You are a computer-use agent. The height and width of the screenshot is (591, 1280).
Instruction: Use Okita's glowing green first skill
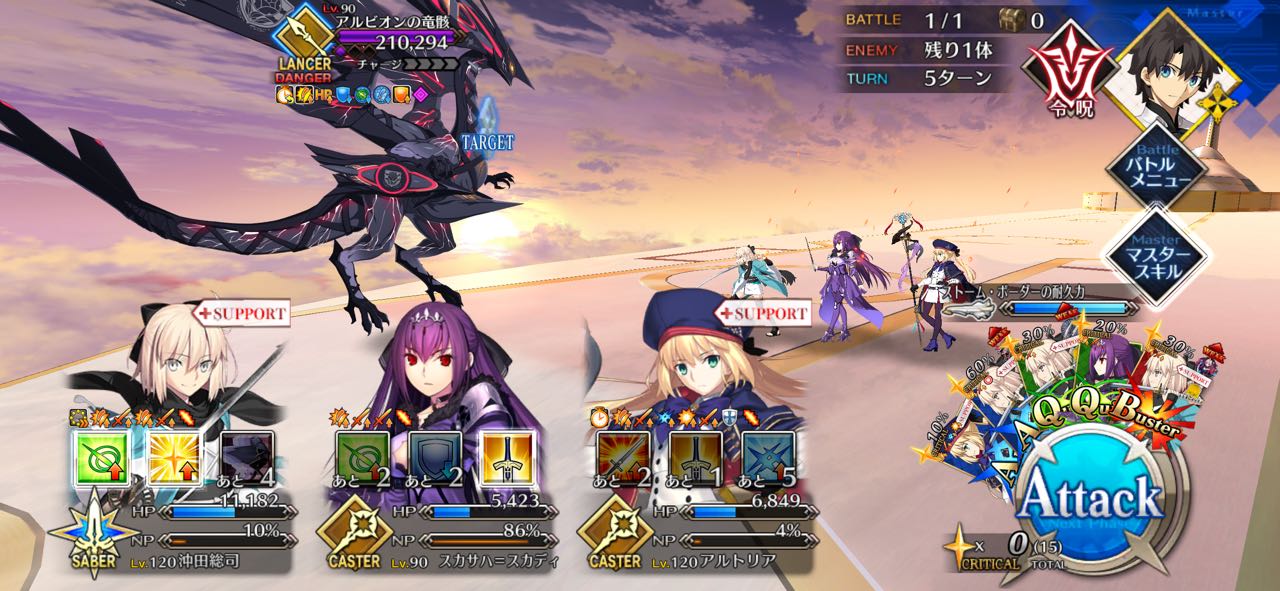pyautogui.click(x=101, y=458)
